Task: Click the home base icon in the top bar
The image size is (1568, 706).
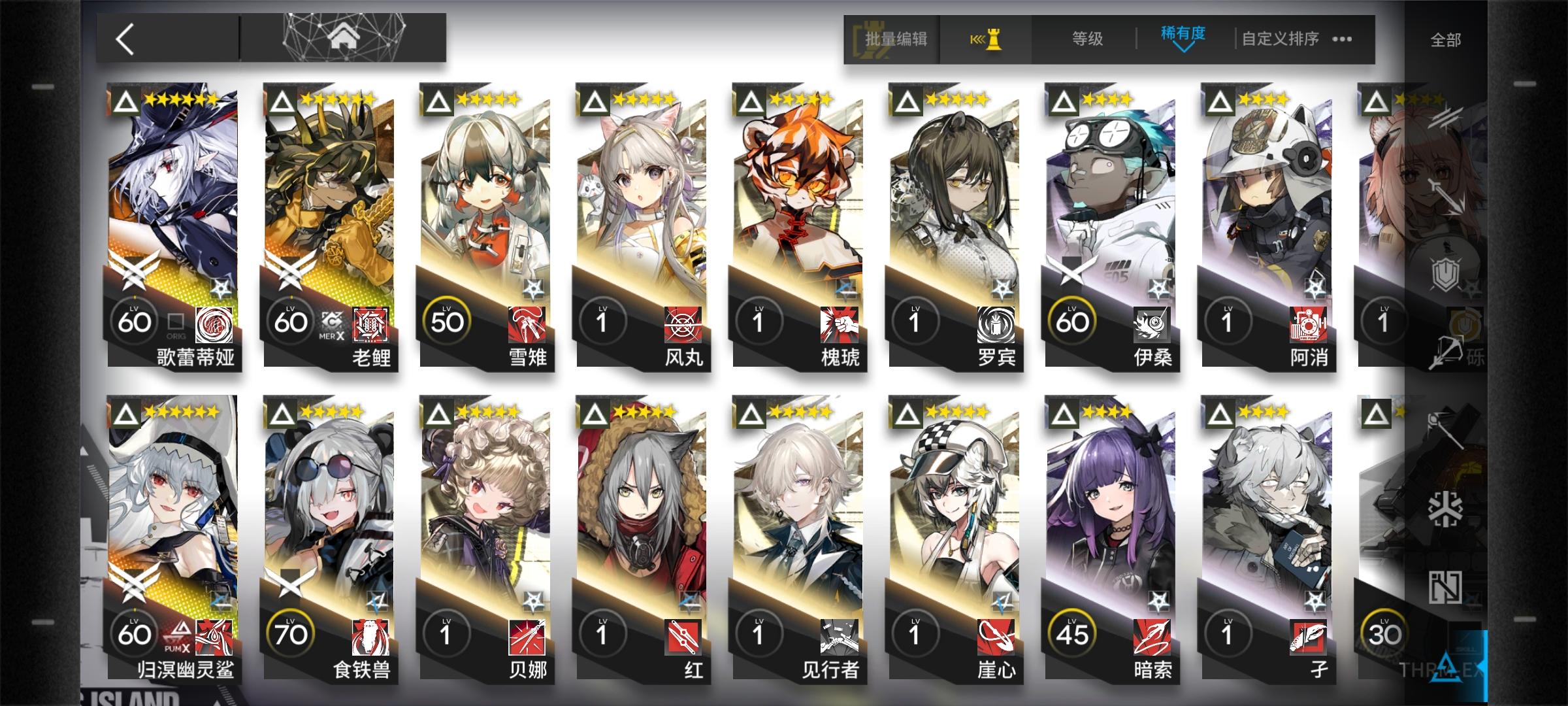Action: (x=344, y=37)
